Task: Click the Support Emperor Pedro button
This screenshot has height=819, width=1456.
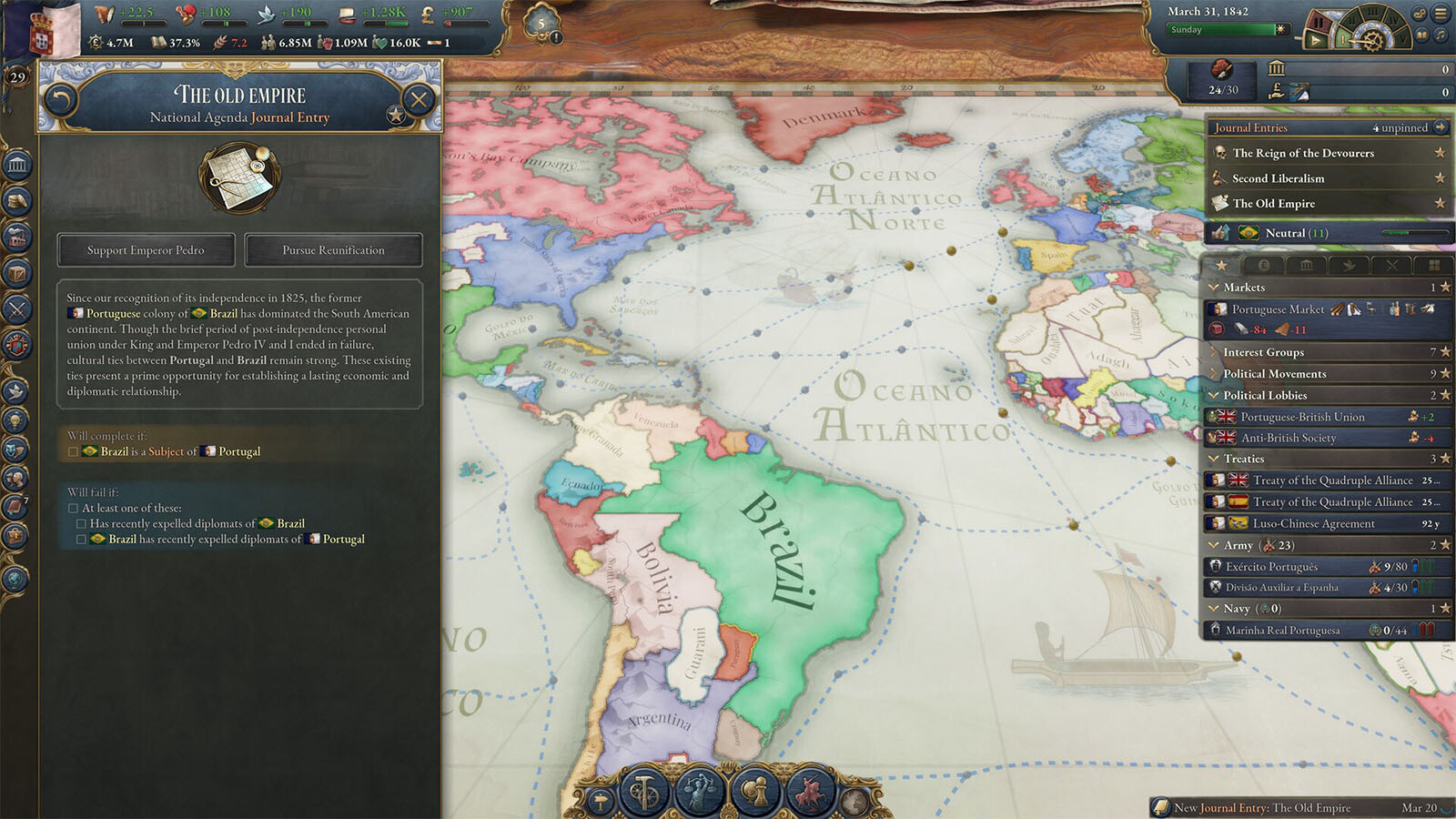Action: (x=146, y=250)
